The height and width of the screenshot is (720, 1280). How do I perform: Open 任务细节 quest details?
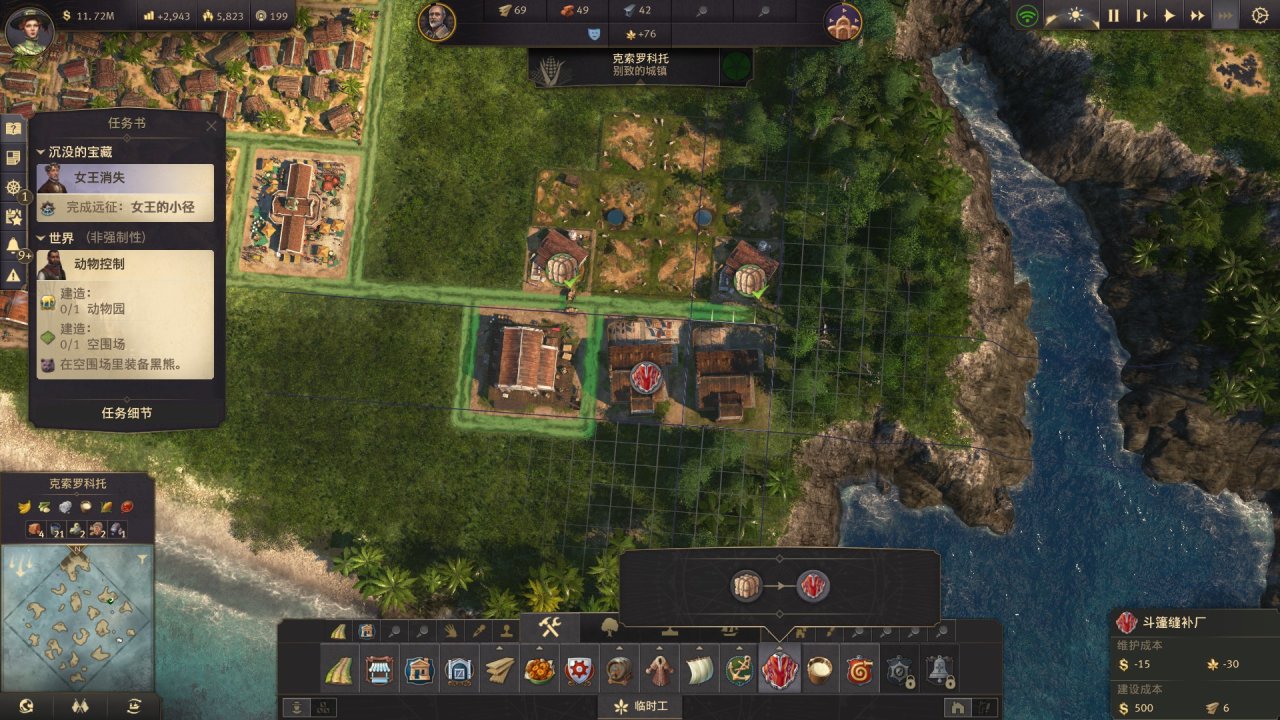(127, 413)
